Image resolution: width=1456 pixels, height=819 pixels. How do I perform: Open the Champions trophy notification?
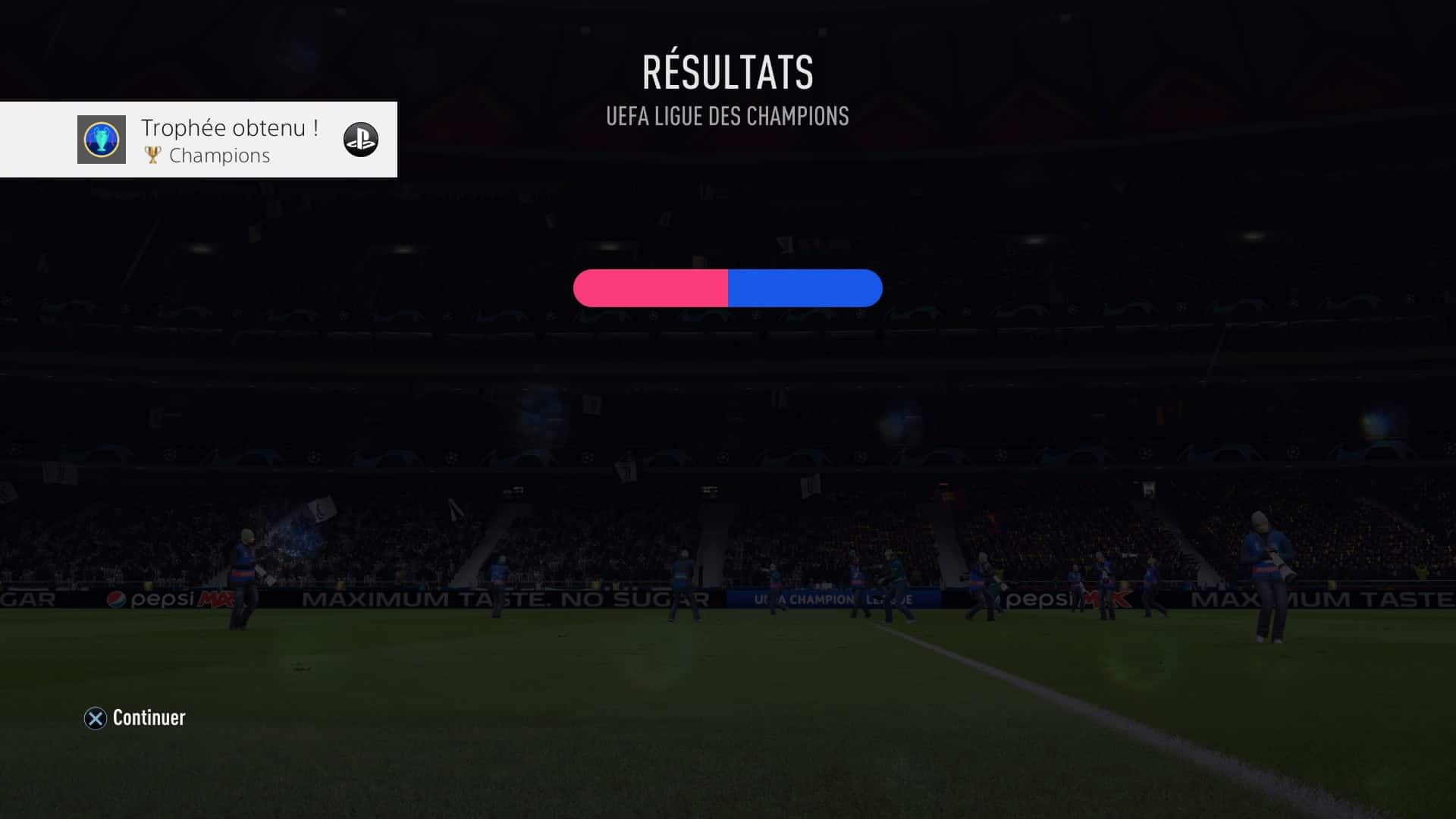click(x=199, y=140)
